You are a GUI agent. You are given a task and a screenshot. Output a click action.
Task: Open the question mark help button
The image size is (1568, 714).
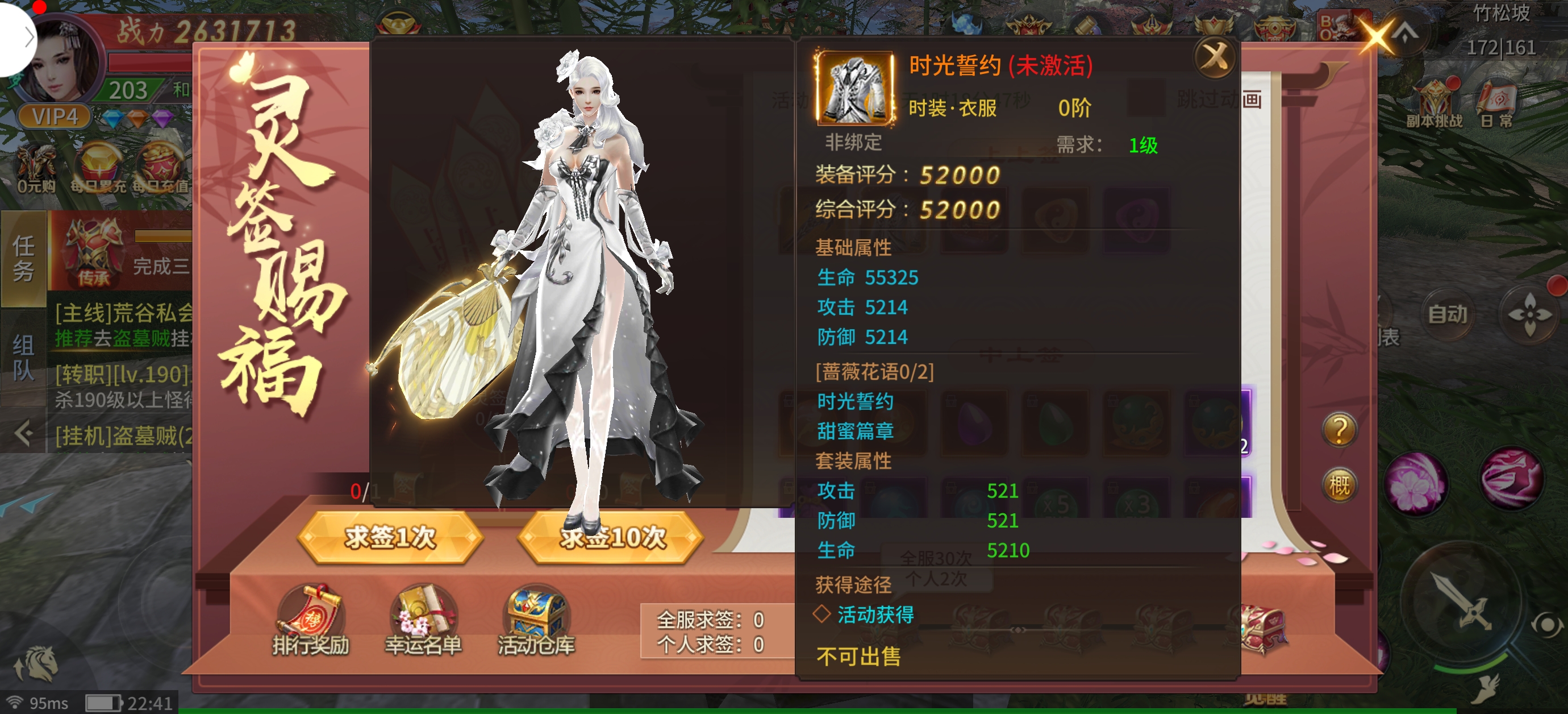coord(1338,430)
